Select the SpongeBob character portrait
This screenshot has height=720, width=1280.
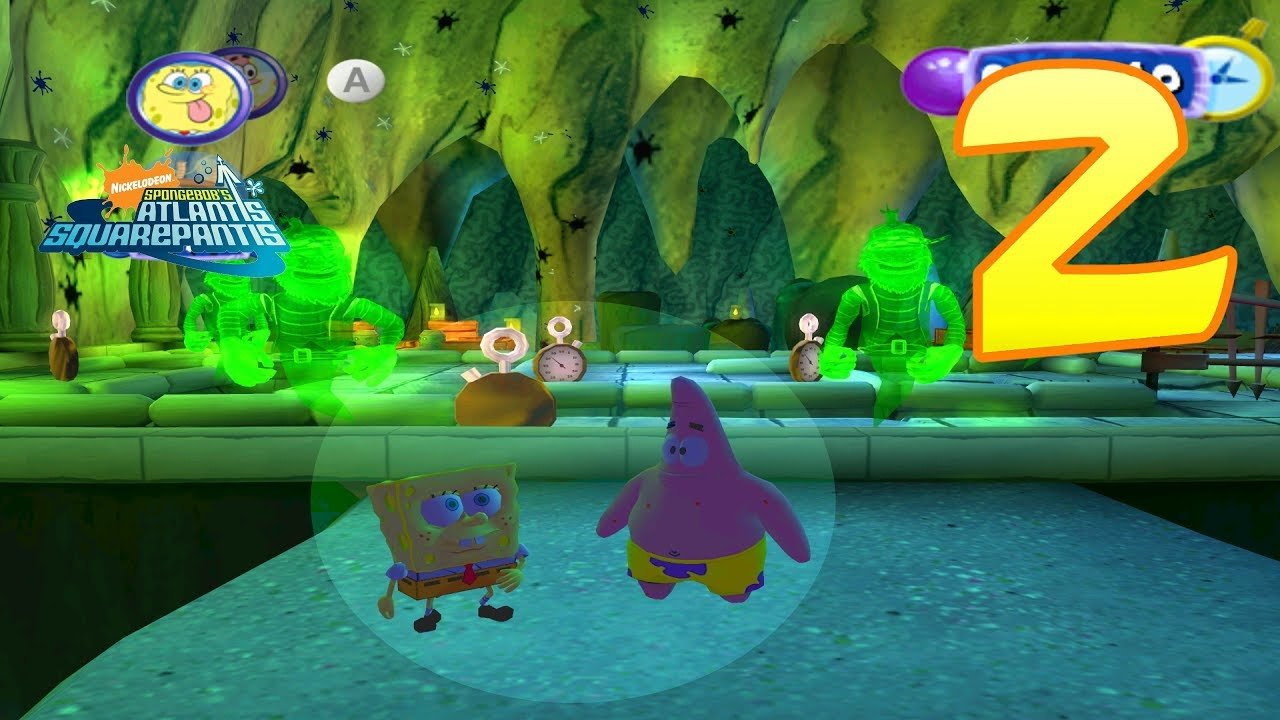click(188, 96)
